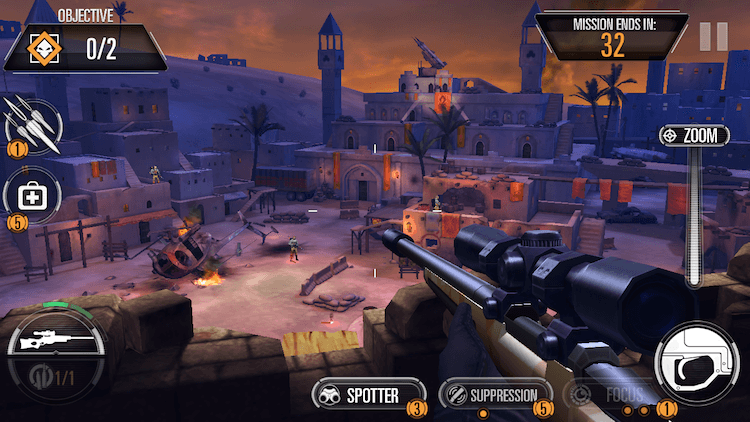Pause the game with the pause button
The width and height of the screenshot is (750, 422).
coord(714,37)
